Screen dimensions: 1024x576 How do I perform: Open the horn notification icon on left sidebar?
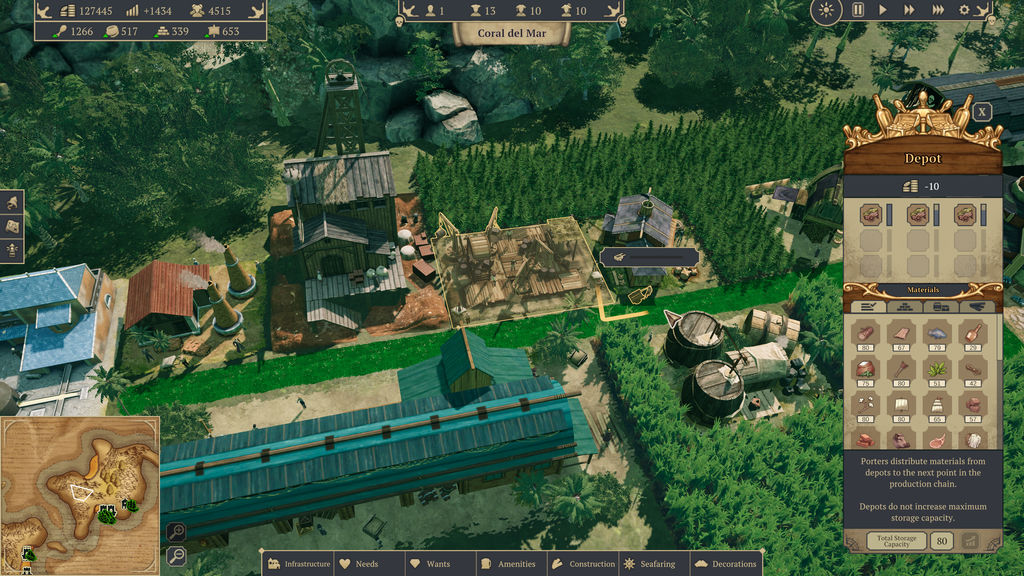tap(12, 202)
